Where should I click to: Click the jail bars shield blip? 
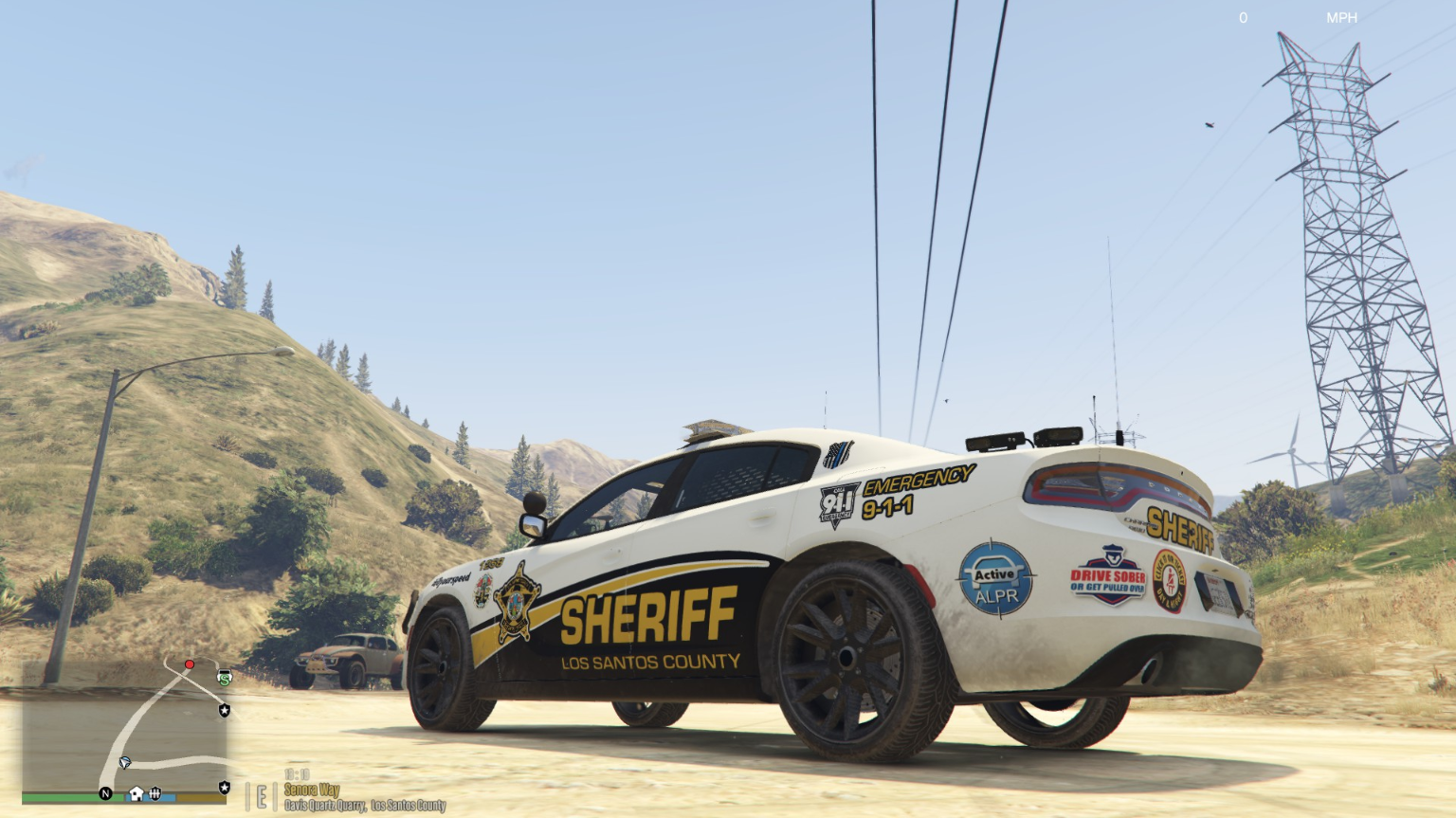pyautogui.click(x=155, y=793)
